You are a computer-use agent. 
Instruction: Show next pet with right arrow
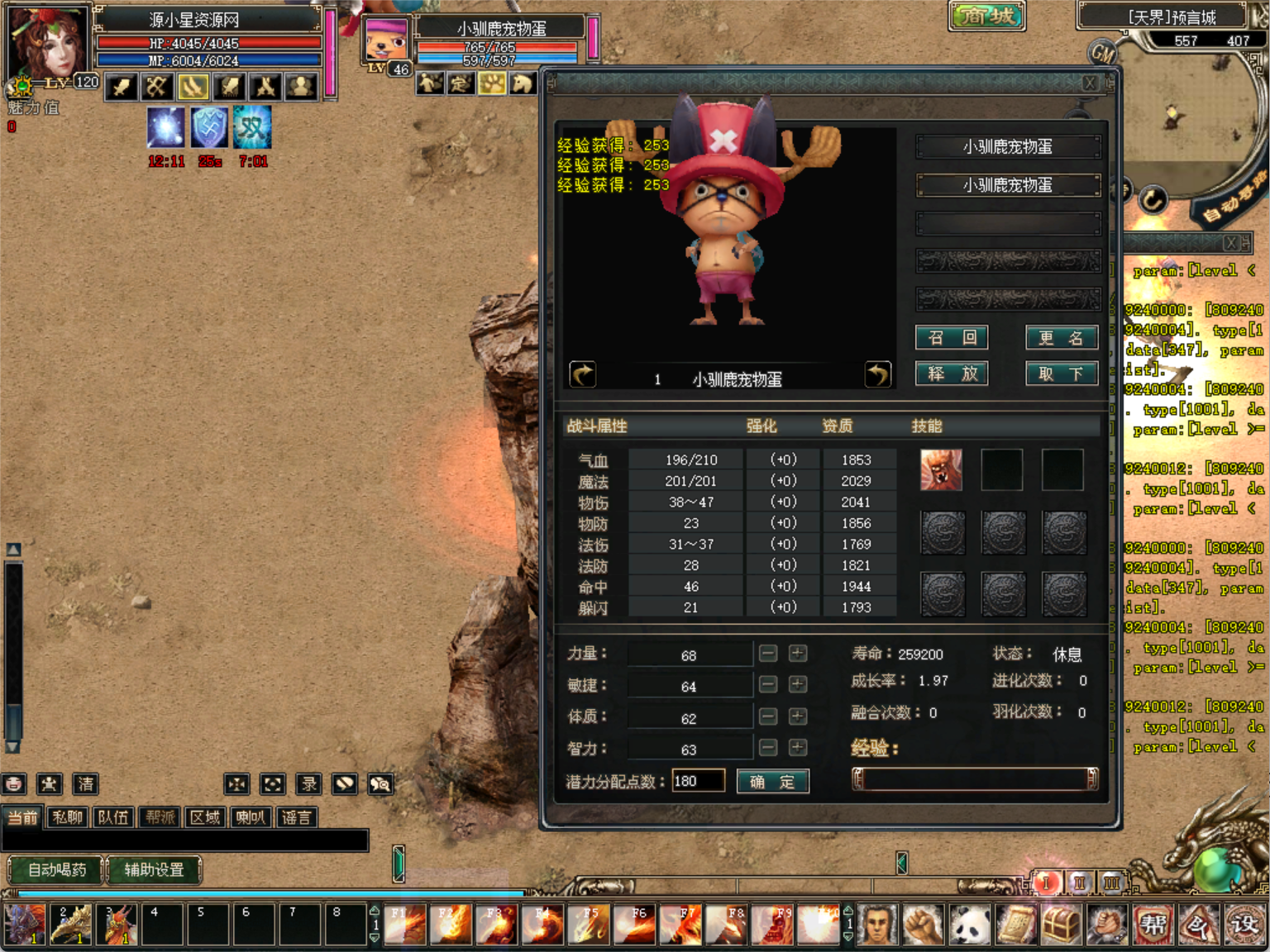(877, 375)
